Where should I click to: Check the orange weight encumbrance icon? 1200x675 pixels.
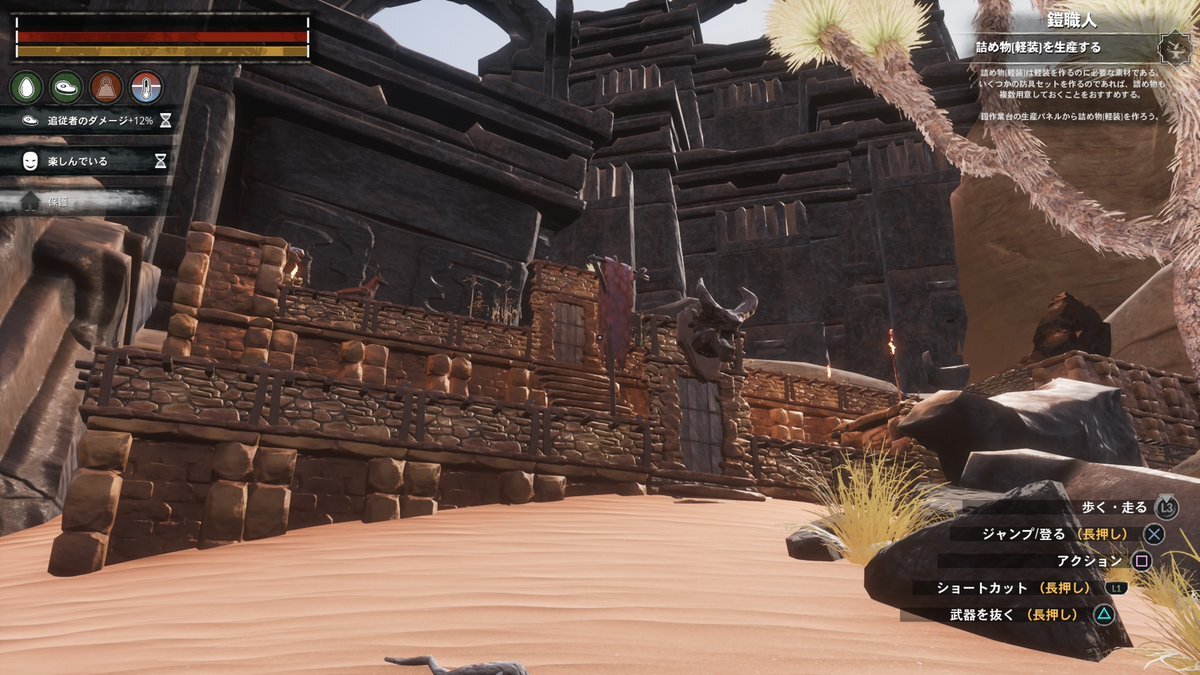(x=106, y=87)
